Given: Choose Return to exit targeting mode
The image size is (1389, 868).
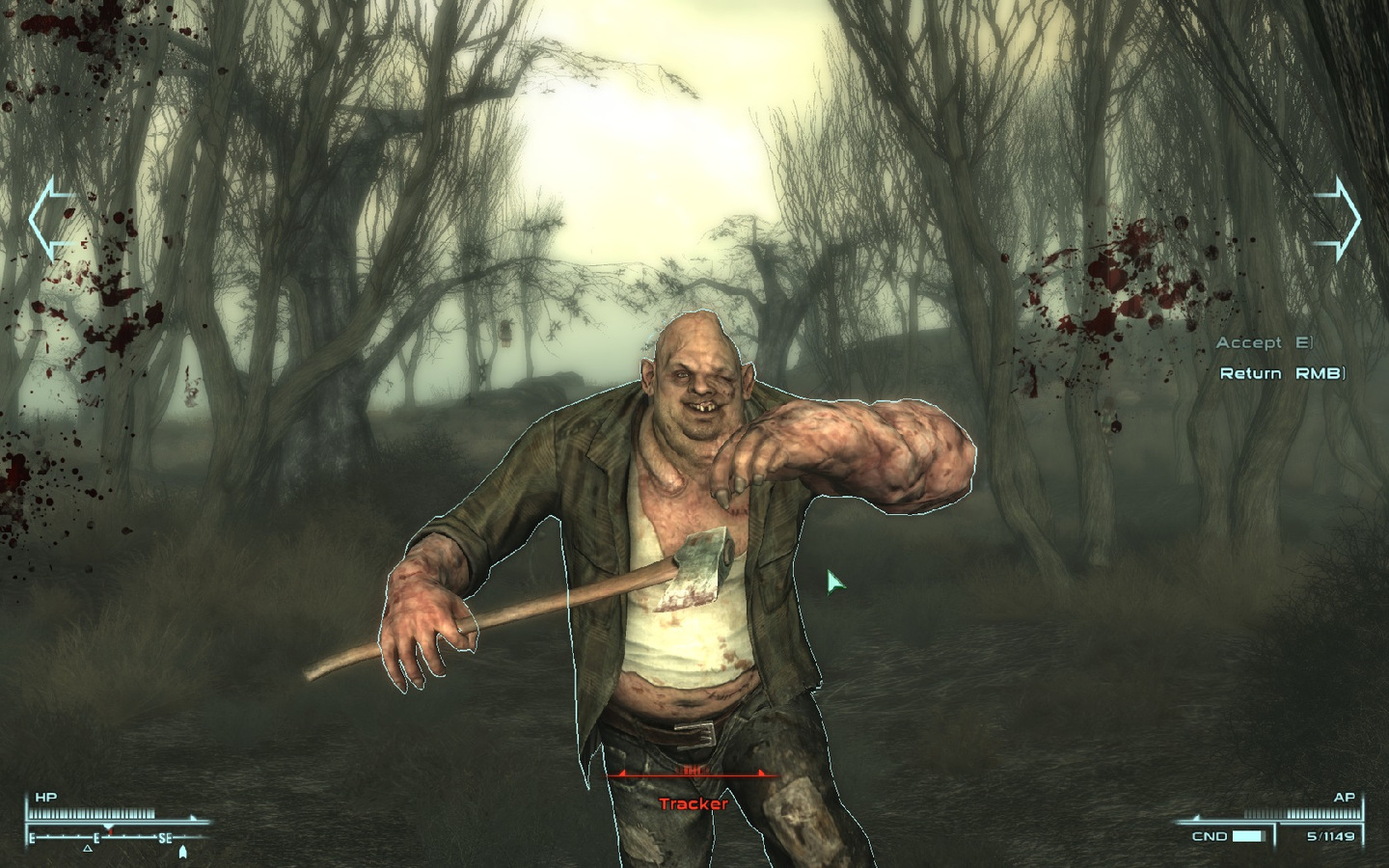Looking at the screenshot, I should click(x=1281, y=373).
